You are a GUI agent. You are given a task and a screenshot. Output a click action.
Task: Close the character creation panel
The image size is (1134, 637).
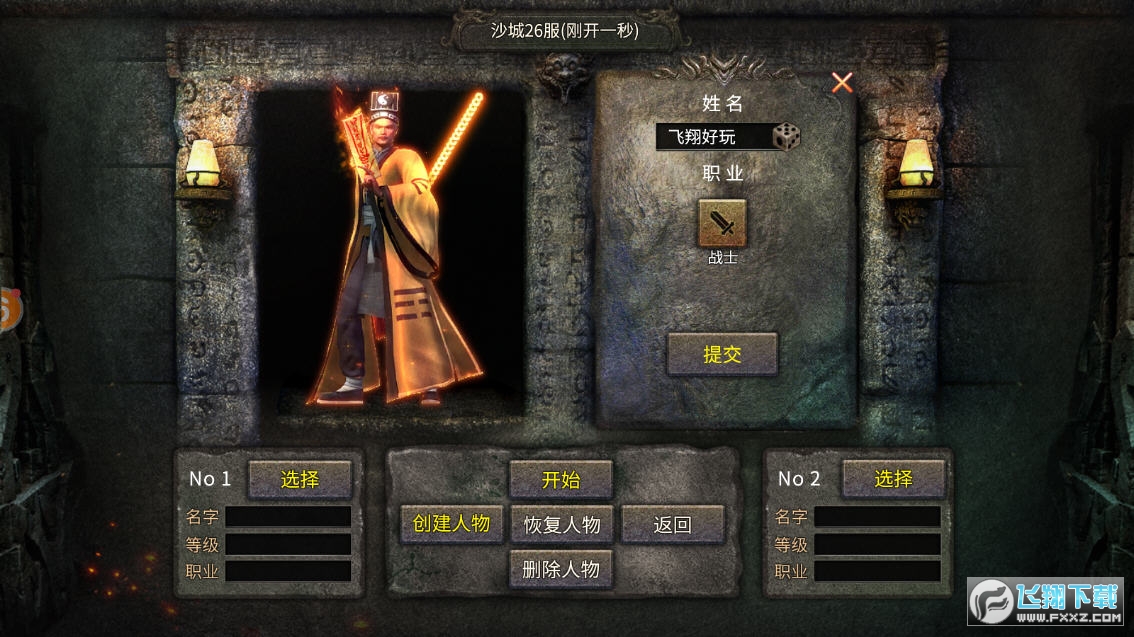point(842,83)
